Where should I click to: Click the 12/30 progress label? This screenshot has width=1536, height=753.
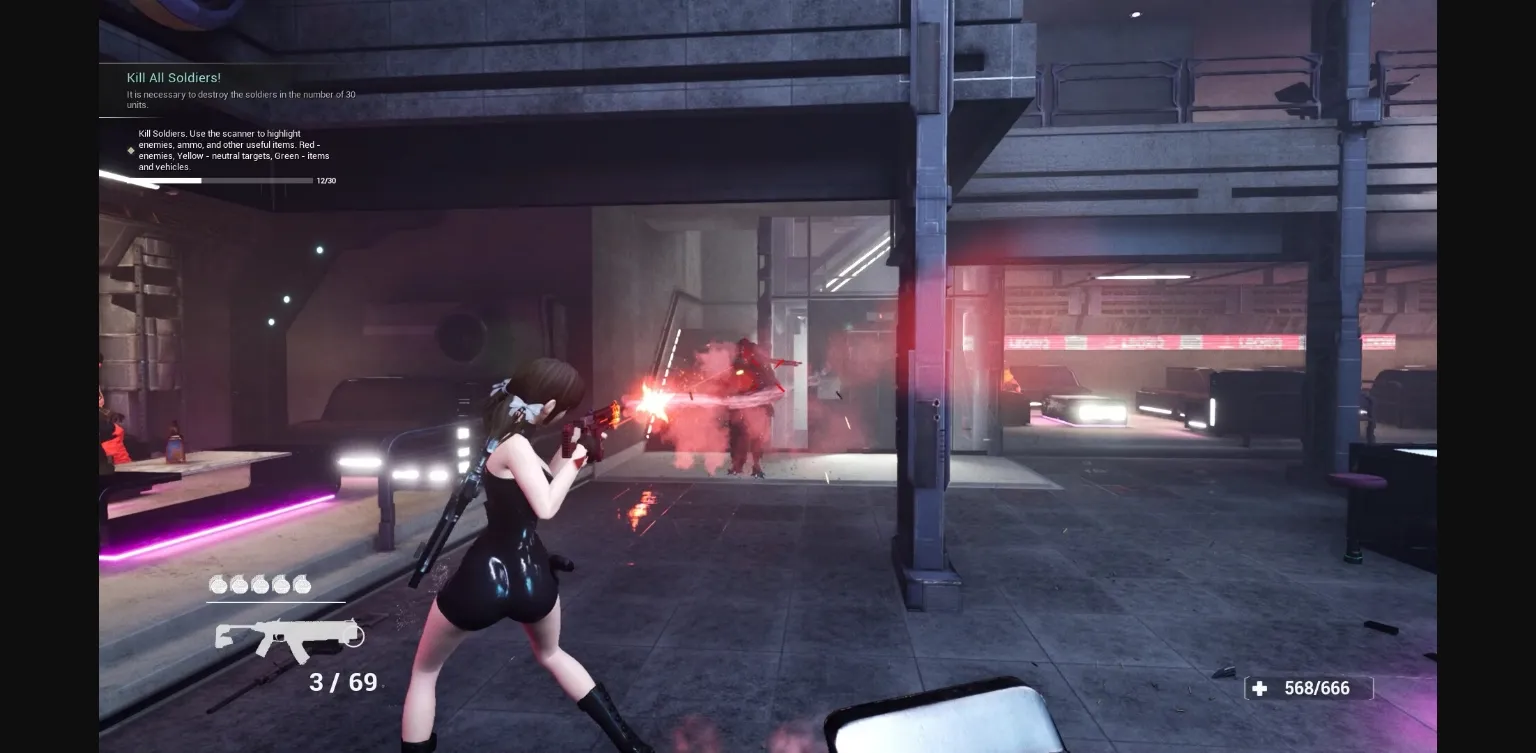tap(326, 181)
